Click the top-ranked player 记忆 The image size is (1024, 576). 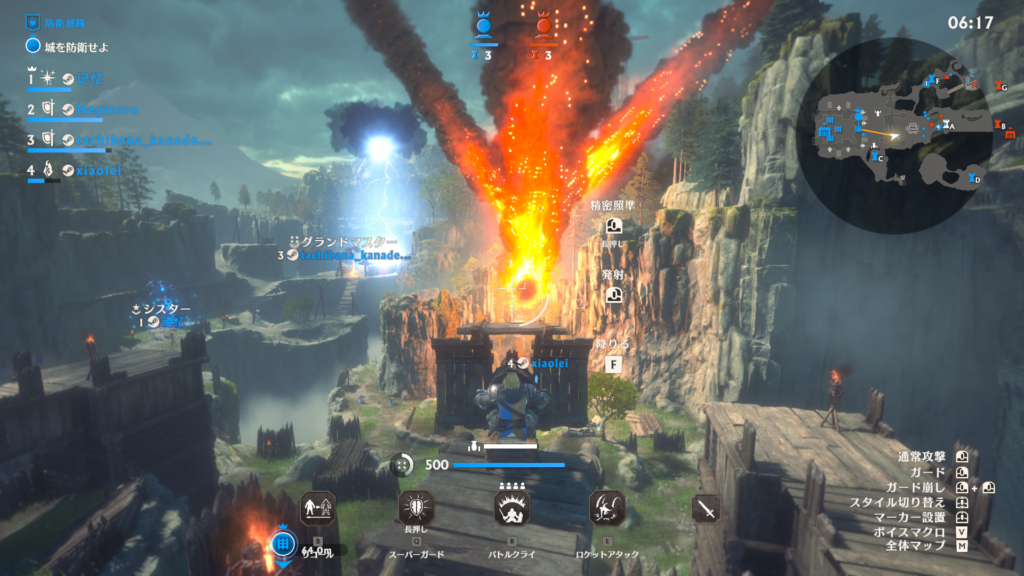click(90, 78)
